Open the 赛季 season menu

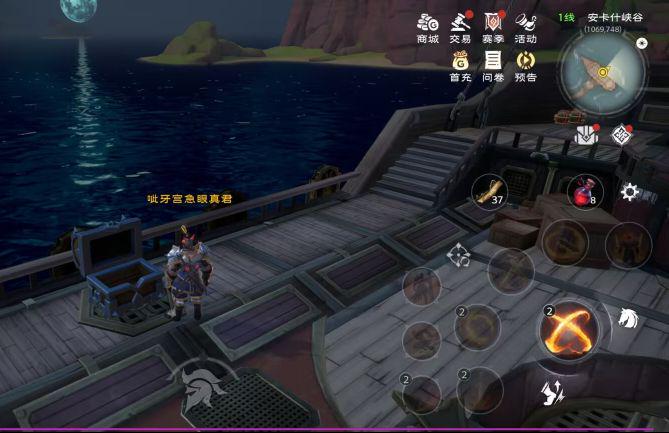coord(492,24)
